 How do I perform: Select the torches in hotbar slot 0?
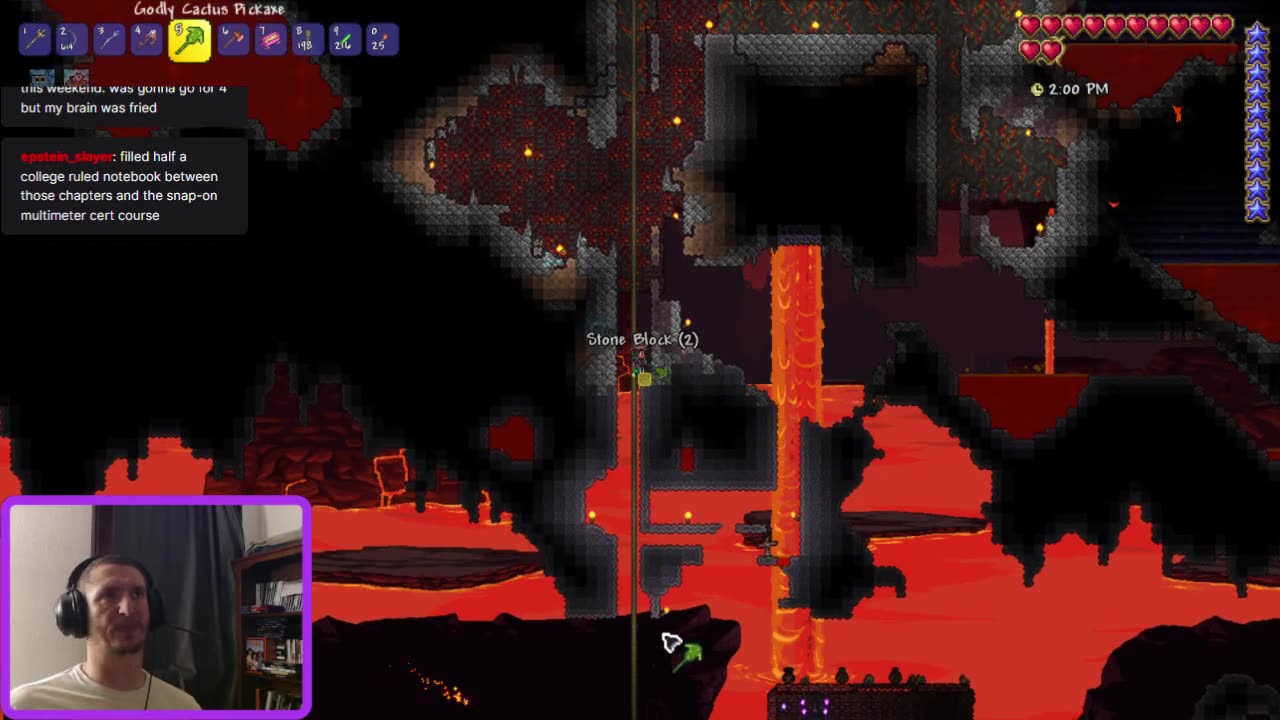[381, 39]
